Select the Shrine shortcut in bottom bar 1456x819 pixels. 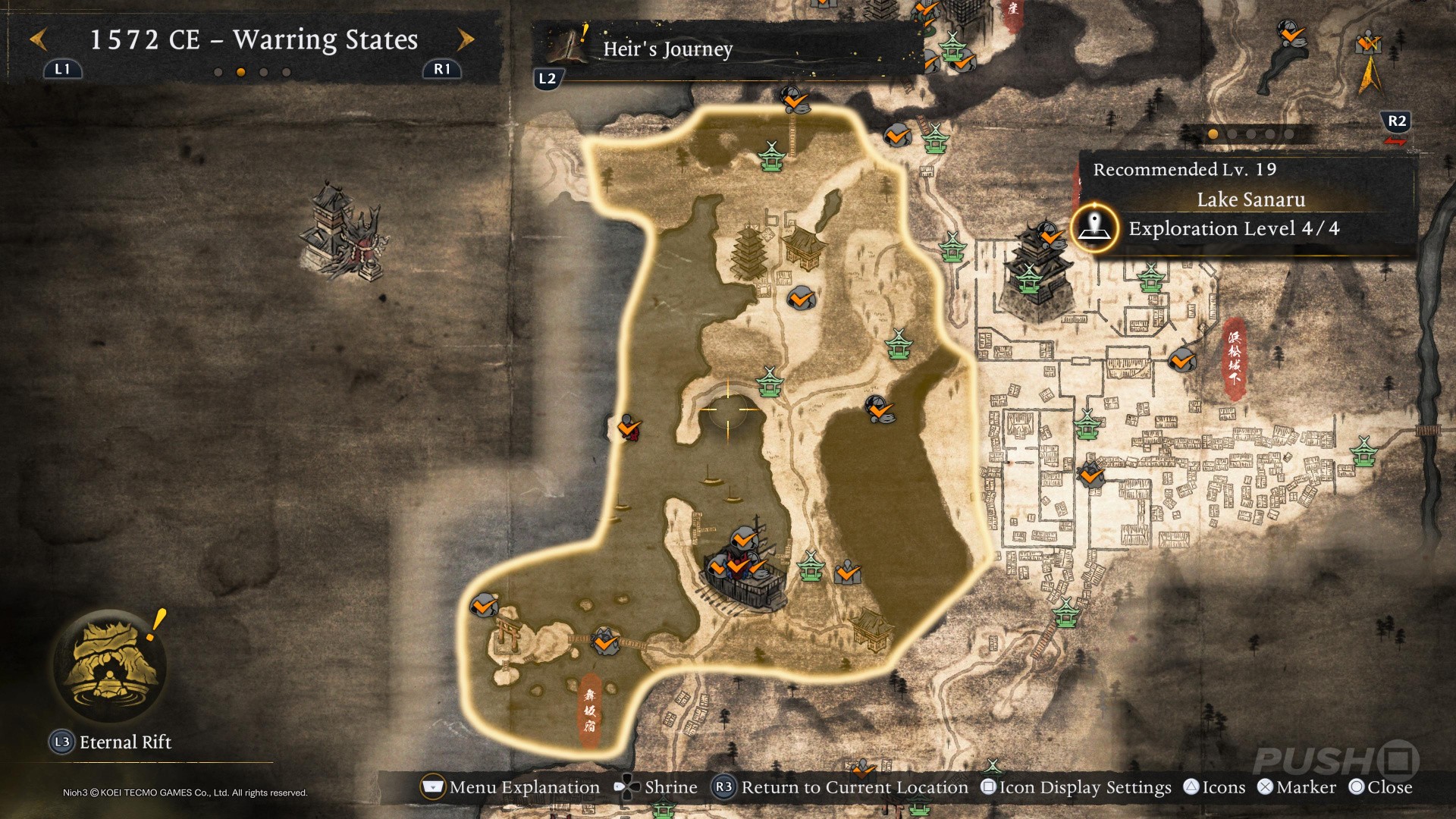point(656,787)
